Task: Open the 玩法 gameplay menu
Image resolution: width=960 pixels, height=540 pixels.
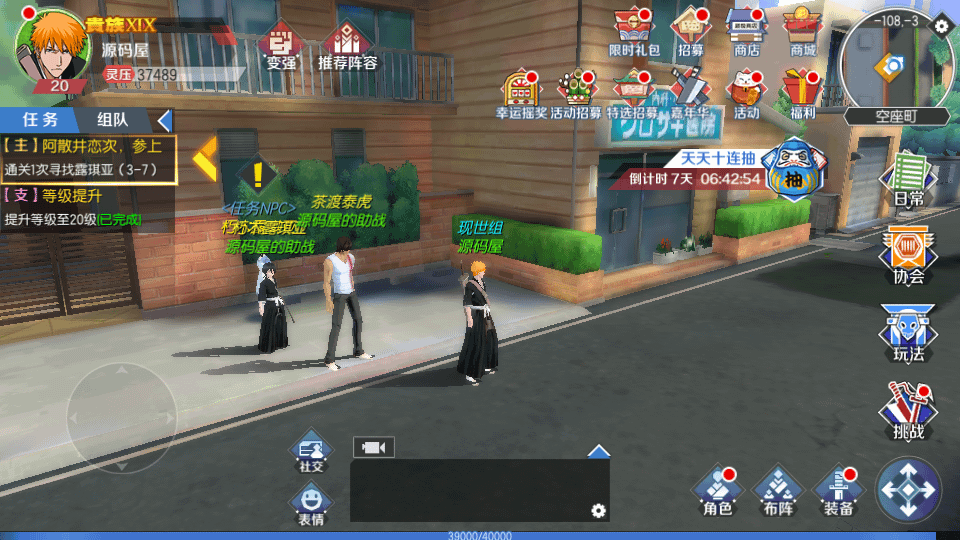Action: 908,333
